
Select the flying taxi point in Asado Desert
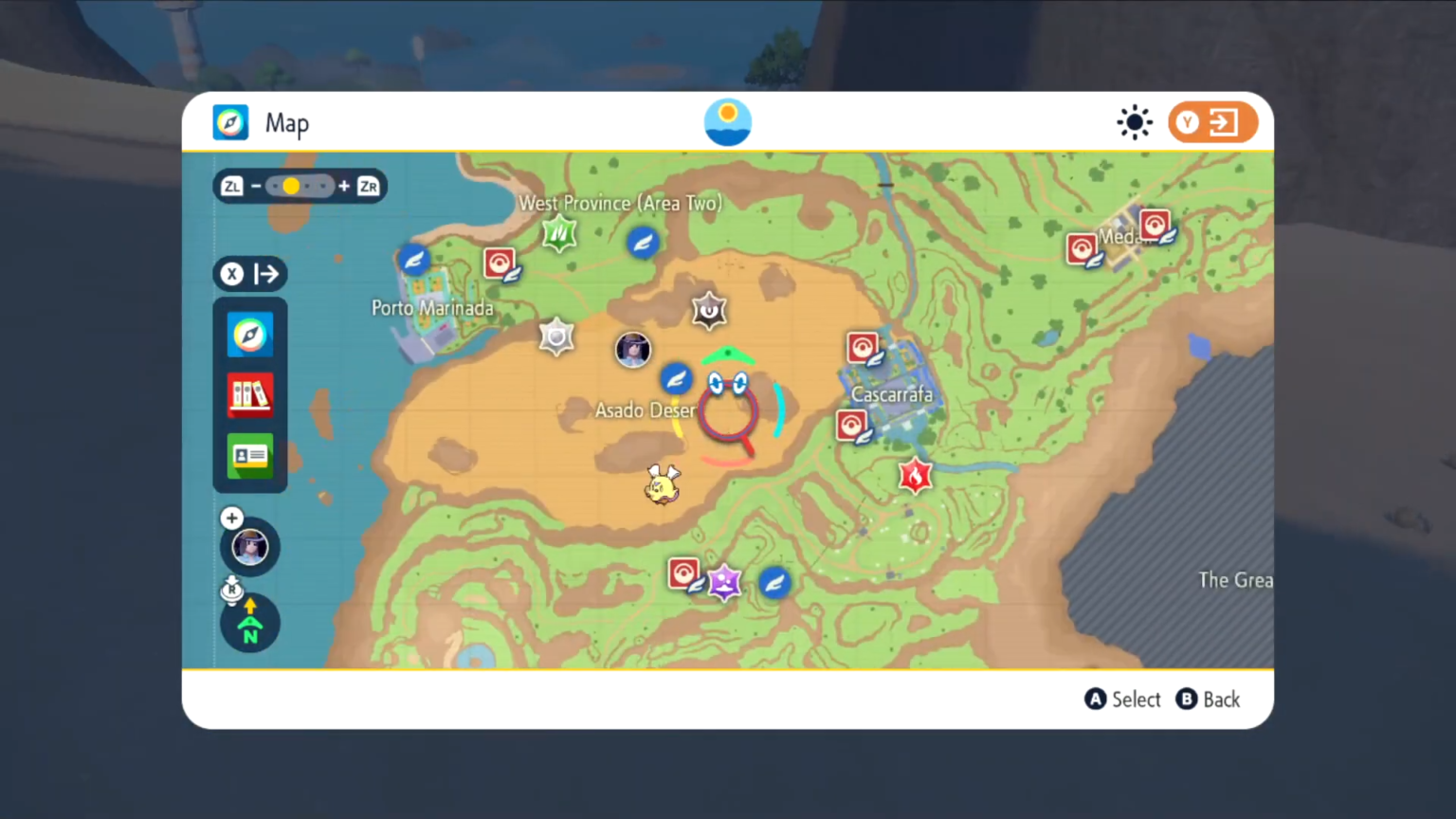[676, 379]
